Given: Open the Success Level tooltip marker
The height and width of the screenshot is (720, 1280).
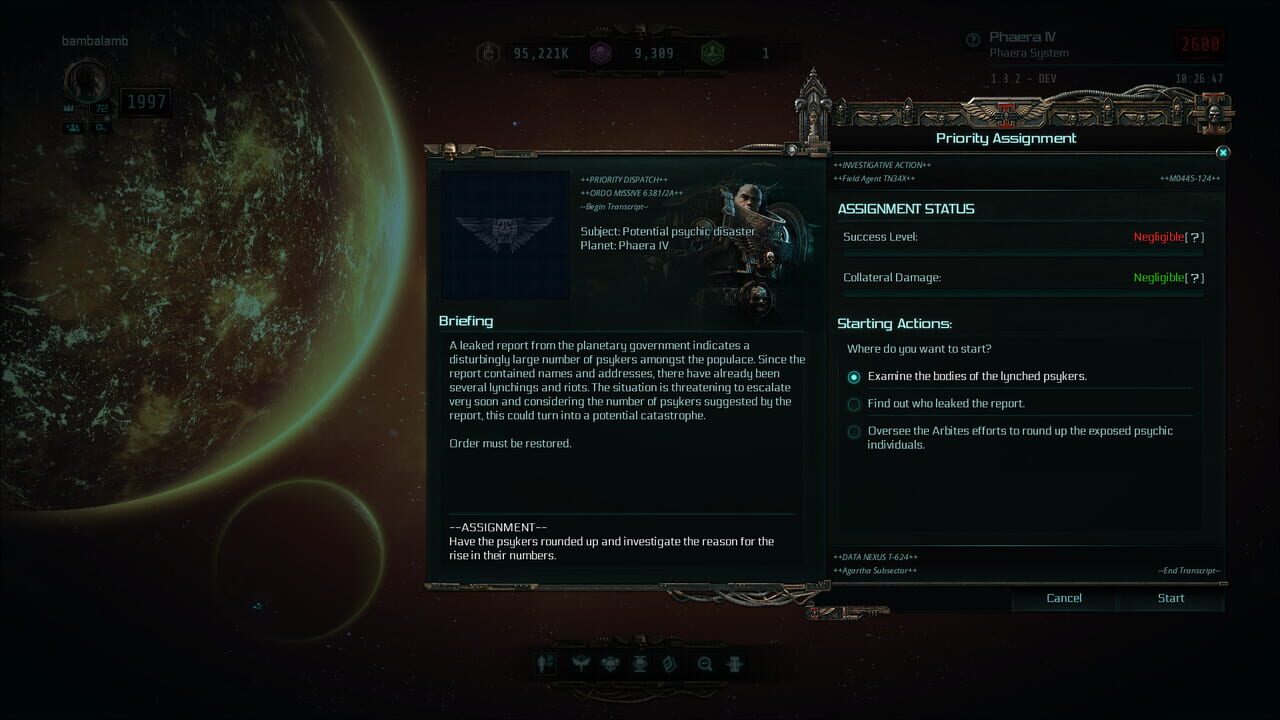Looking at the screenshot, I should pos(1196,237).
